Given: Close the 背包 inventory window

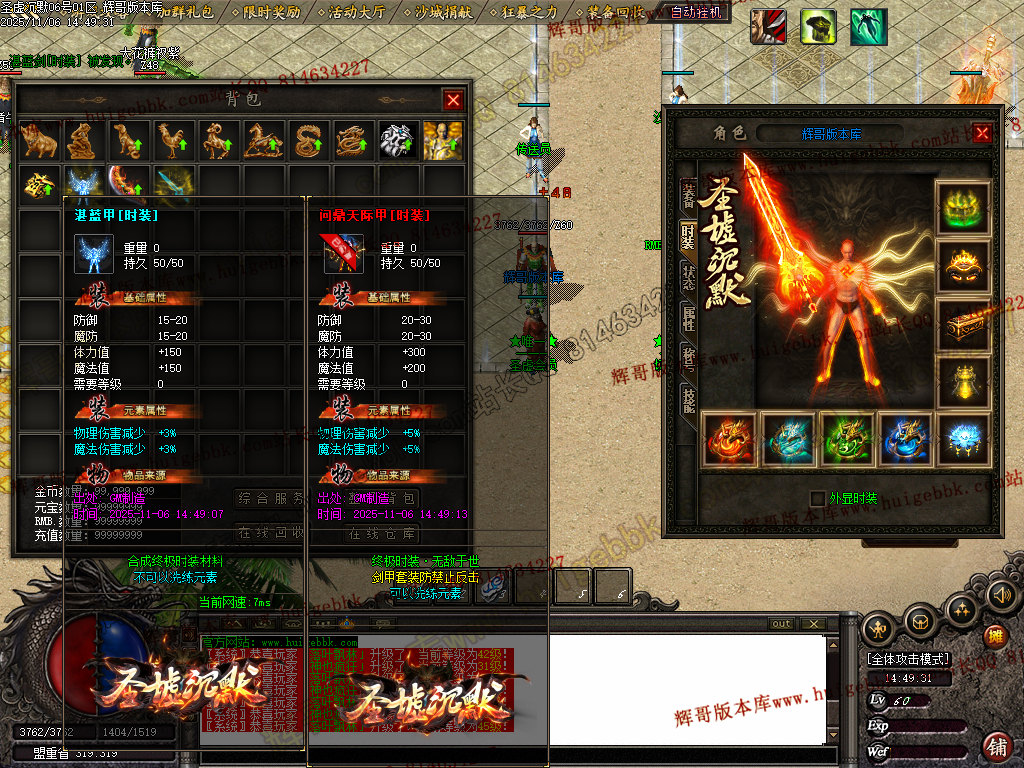Looking at the screenshot, I should (453, 100).
